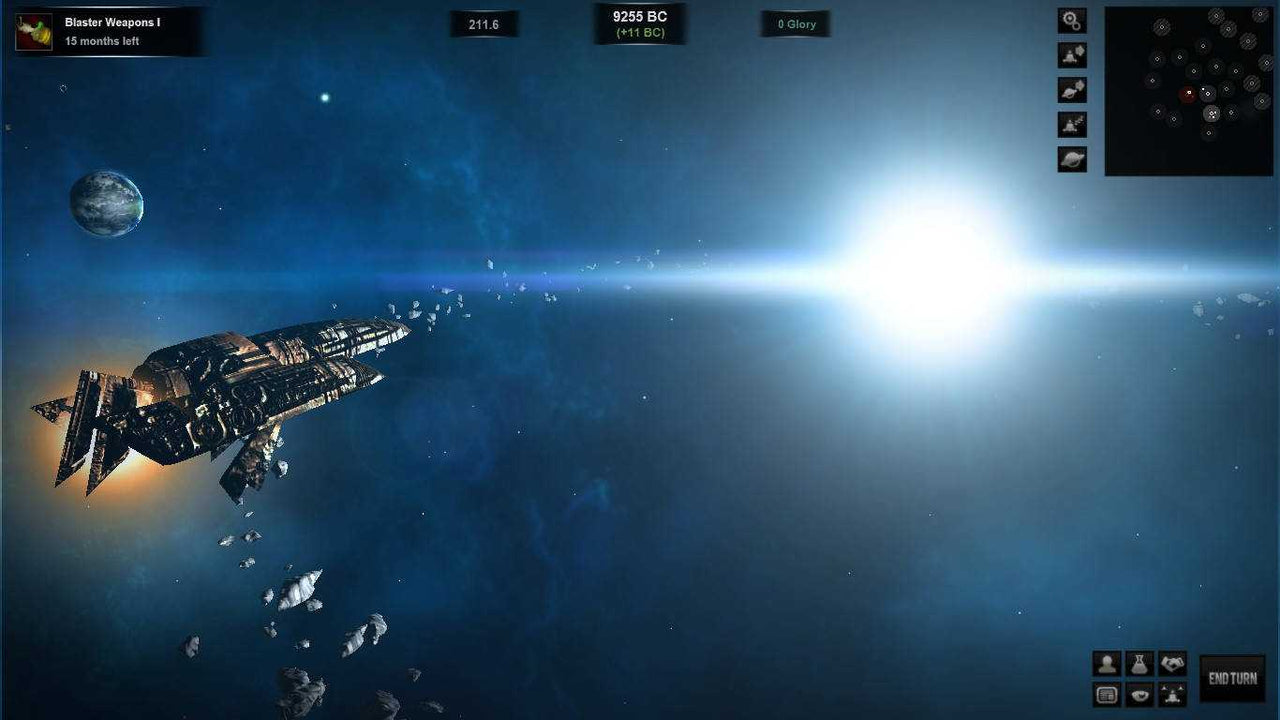The height and width of the screenshot is (720, 1280).
Task: Open the research flask icon
Action: pos(1141,663)
